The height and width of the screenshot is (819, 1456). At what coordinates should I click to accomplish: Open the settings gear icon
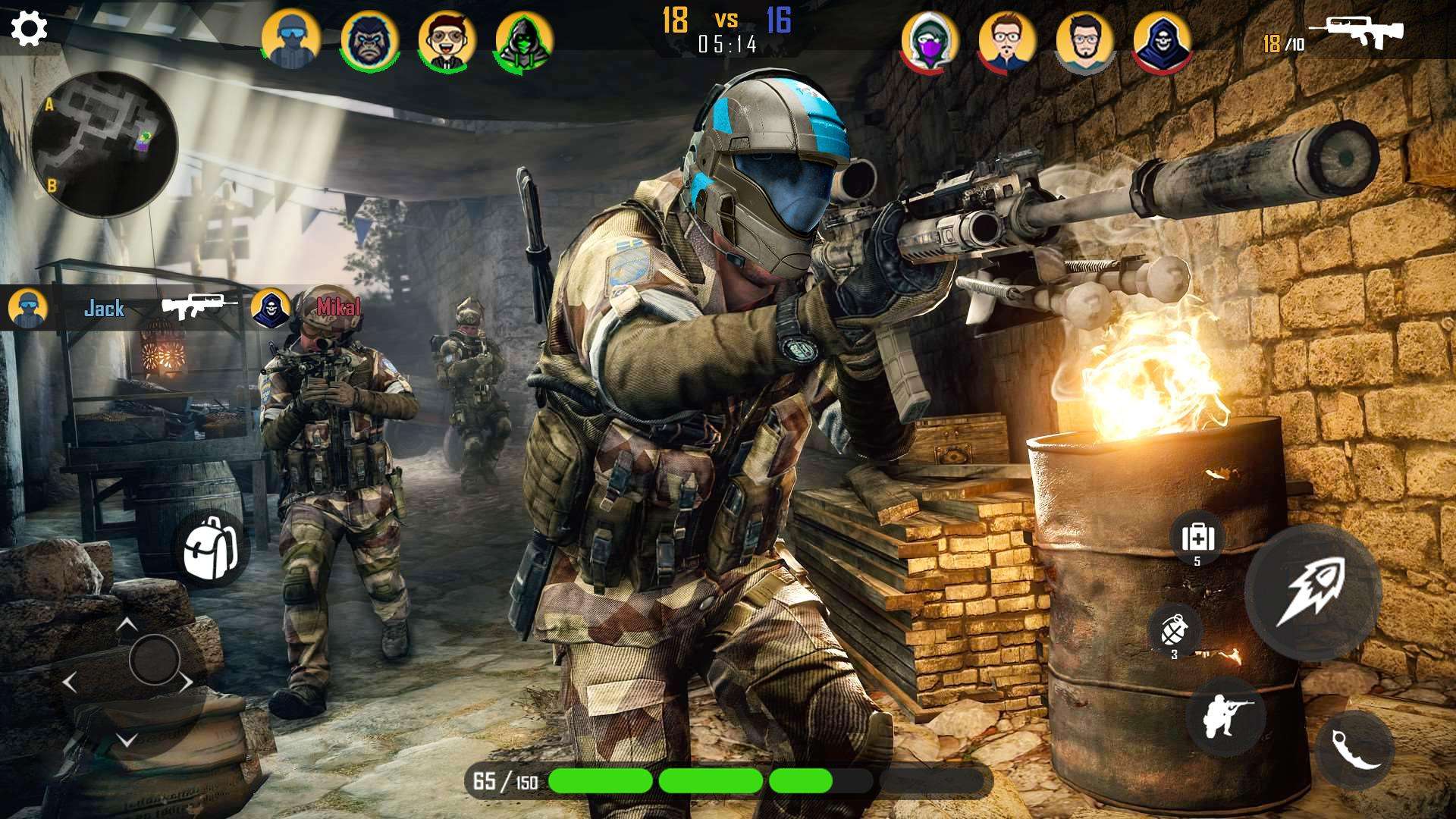(27, 27)
